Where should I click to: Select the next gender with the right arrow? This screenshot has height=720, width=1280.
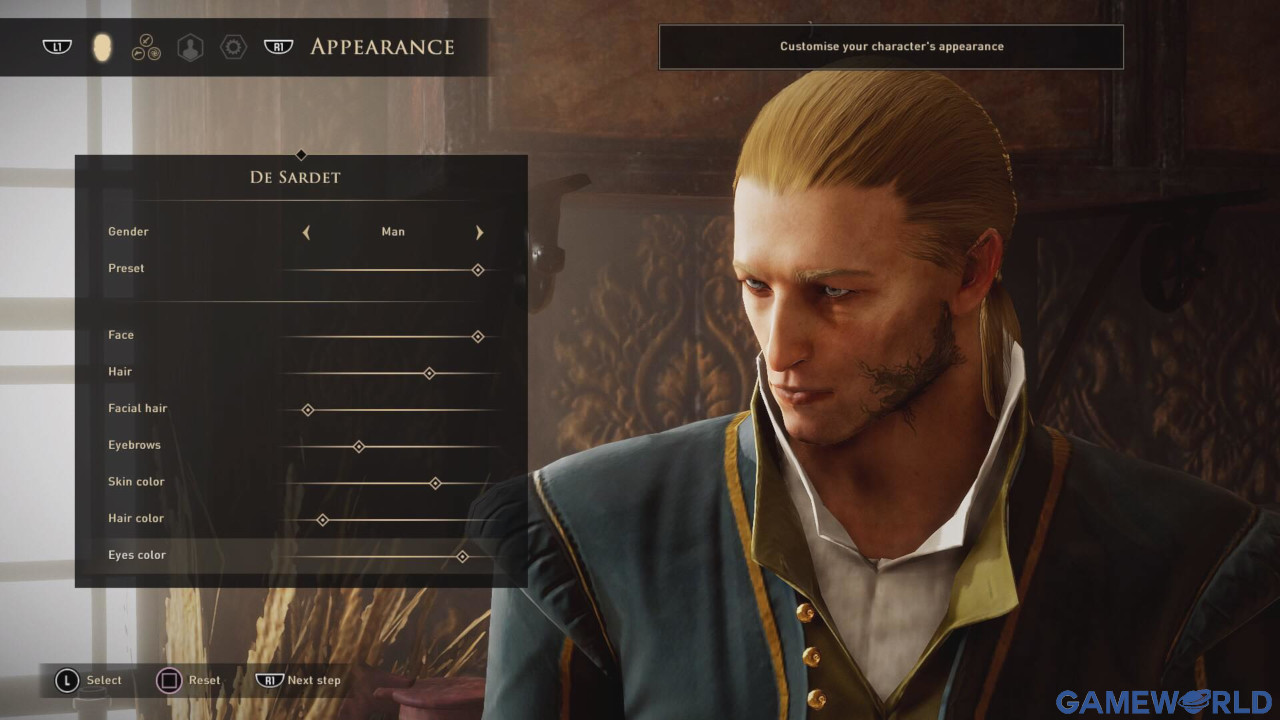480,232
